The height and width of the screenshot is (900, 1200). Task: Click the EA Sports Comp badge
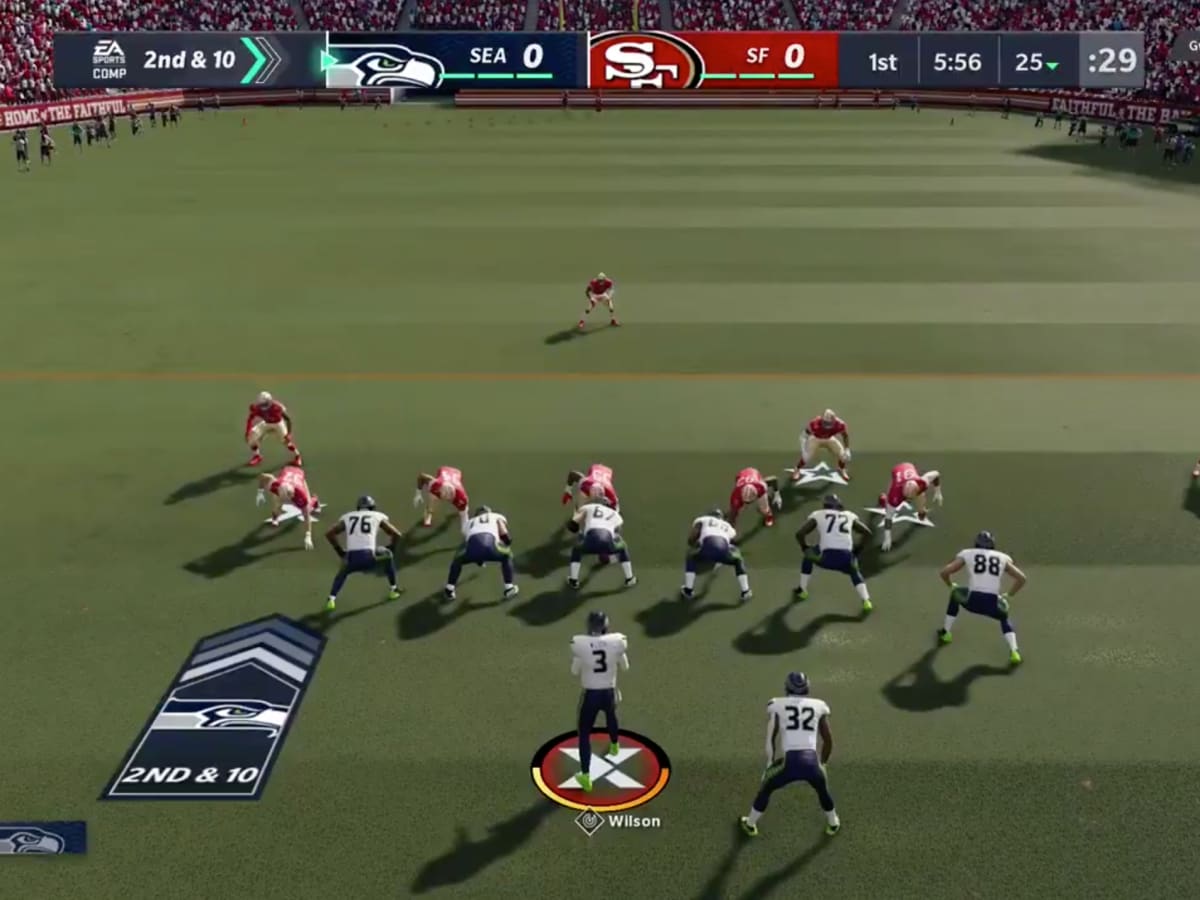[x=108, y=60]
